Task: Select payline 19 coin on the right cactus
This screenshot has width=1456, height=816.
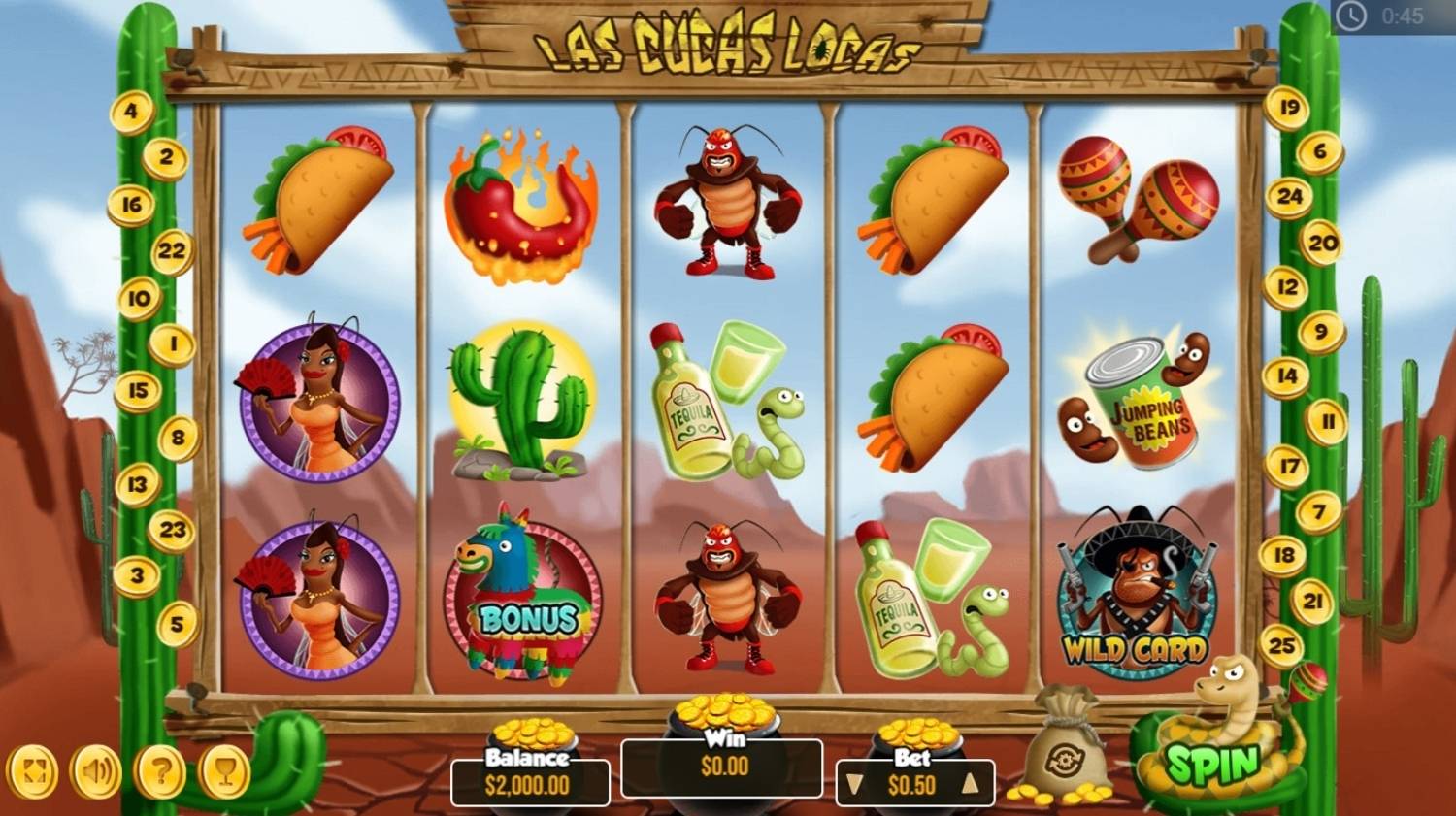Action: tap(1288, 107)
